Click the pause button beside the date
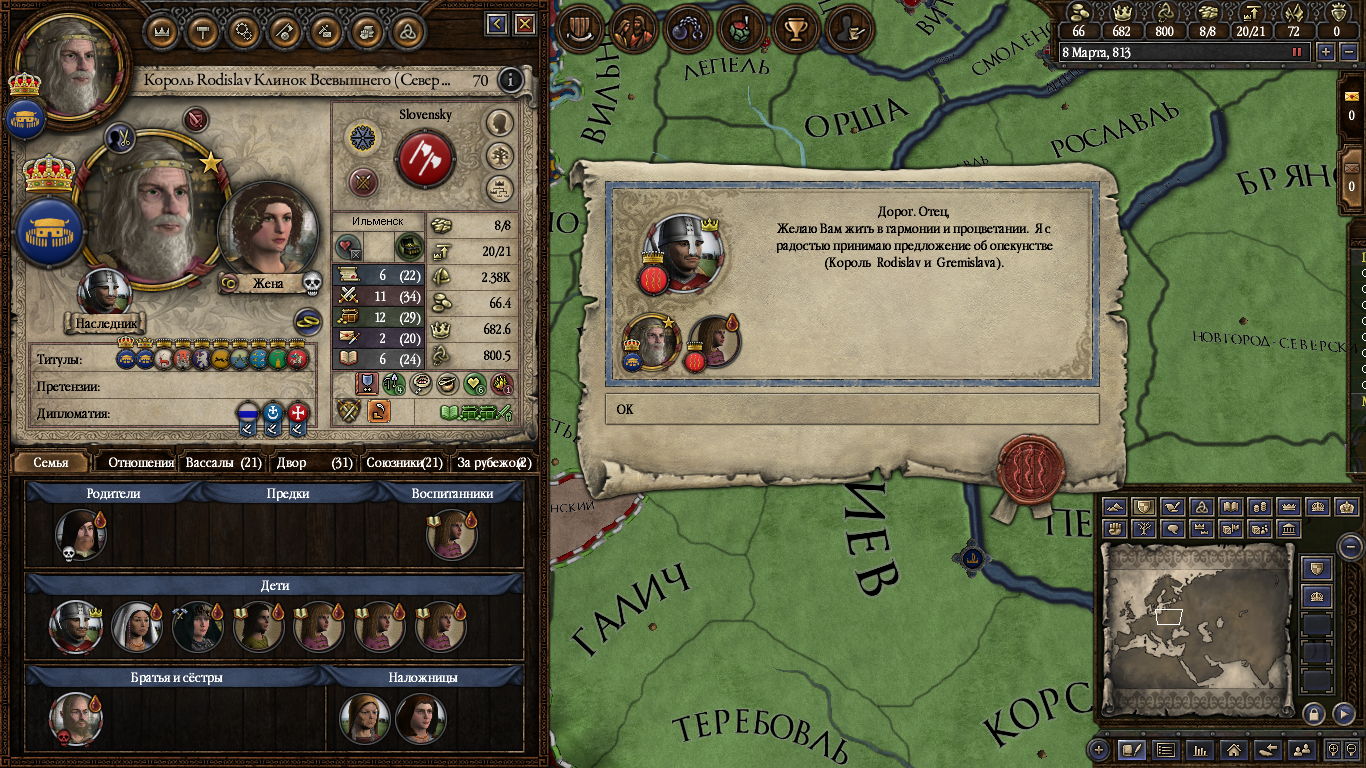Viewport: 1366px width, 768px height. [1298, 52]
